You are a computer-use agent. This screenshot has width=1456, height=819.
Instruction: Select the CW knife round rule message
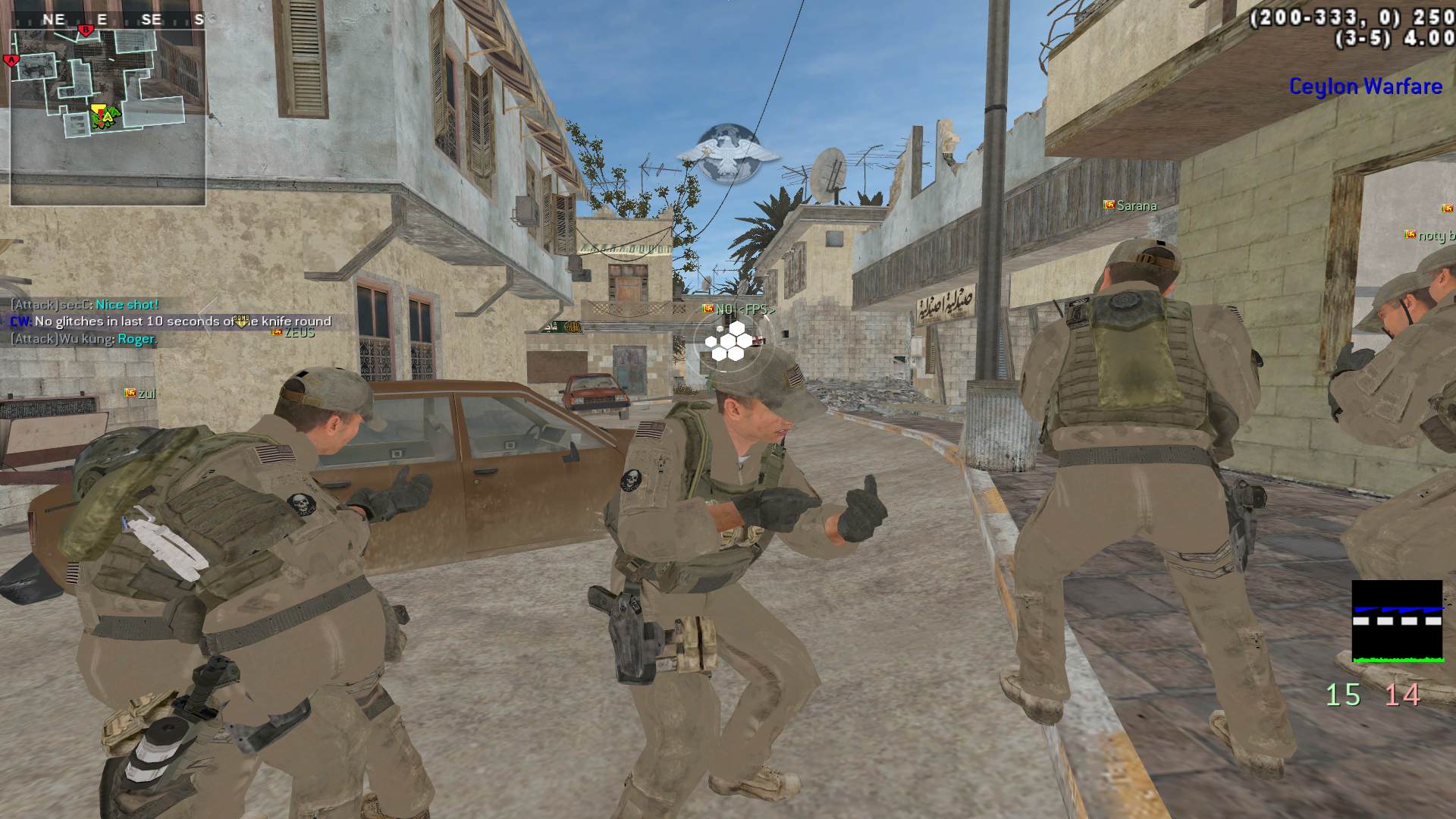[171, 322]
